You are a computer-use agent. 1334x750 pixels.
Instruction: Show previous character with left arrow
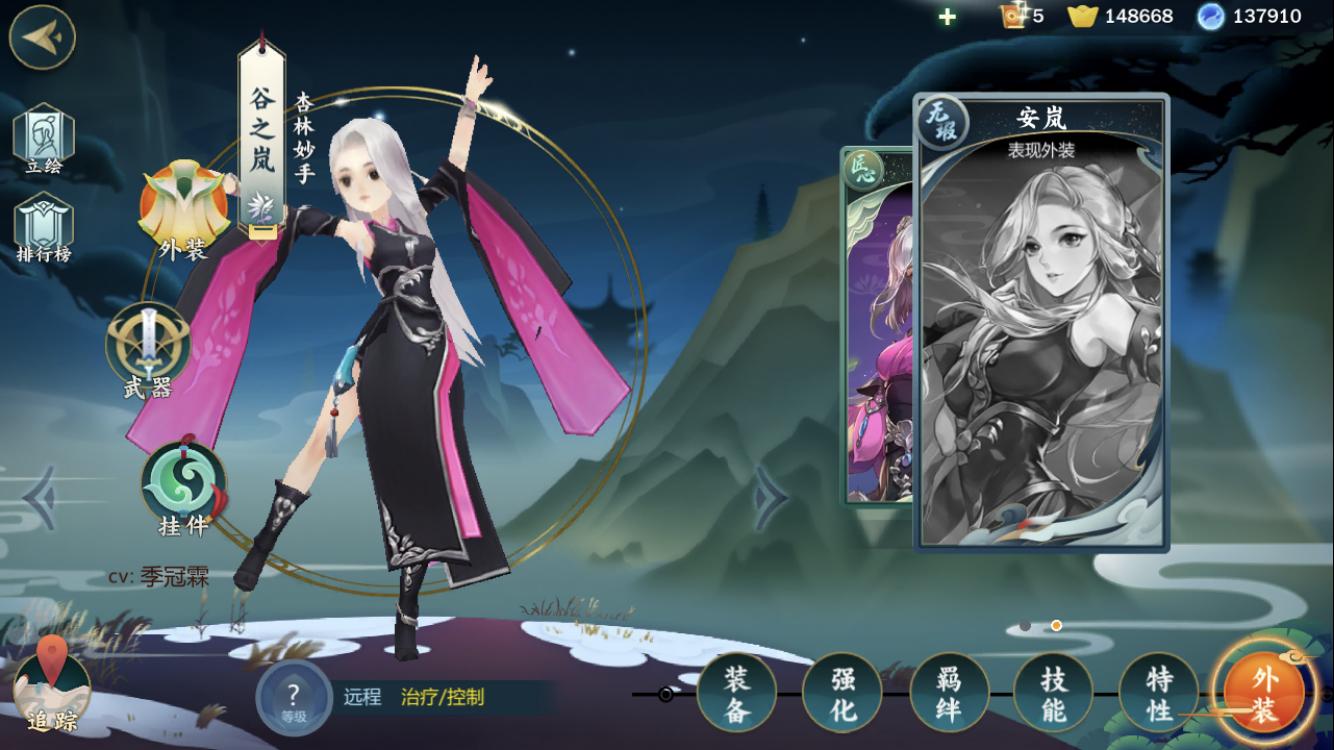tap(40, 497)
